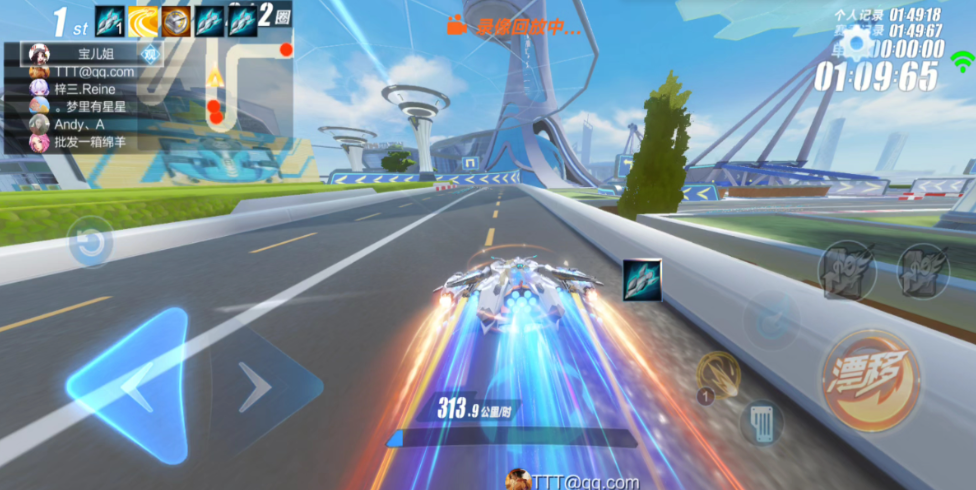The image size is (976, 490).
Task: Select the yellow swirl item icon
Action: coord(143,21)
